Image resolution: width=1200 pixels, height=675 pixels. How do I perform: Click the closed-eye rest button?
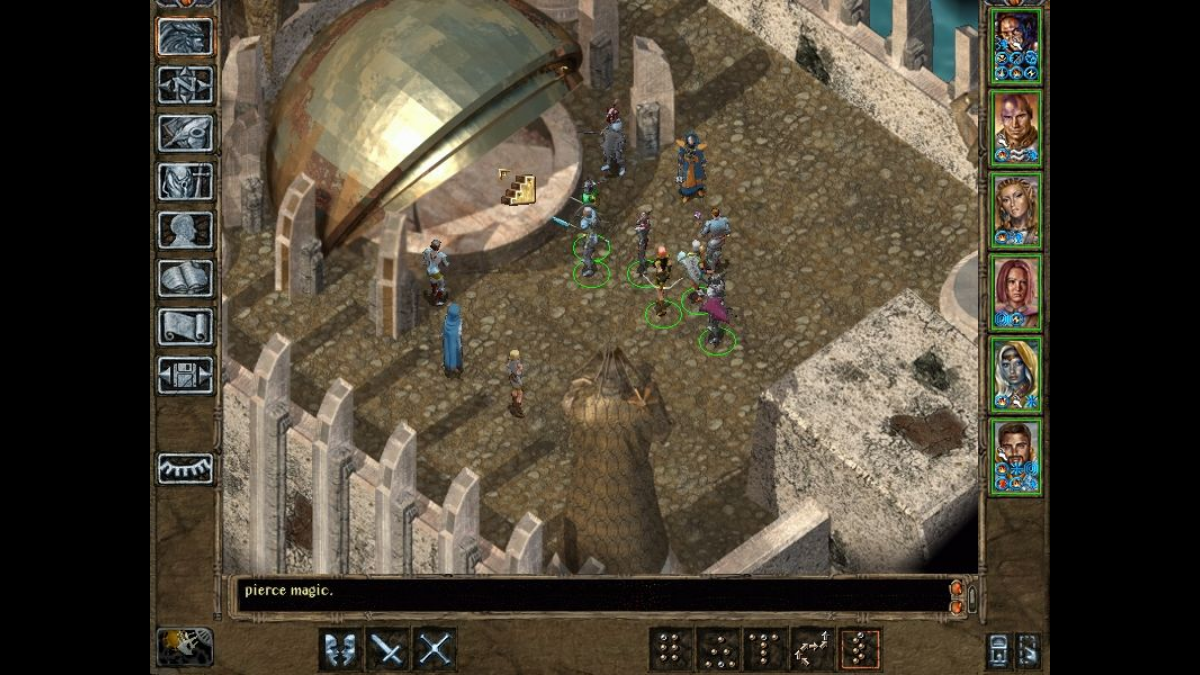(x=185, y=468)
